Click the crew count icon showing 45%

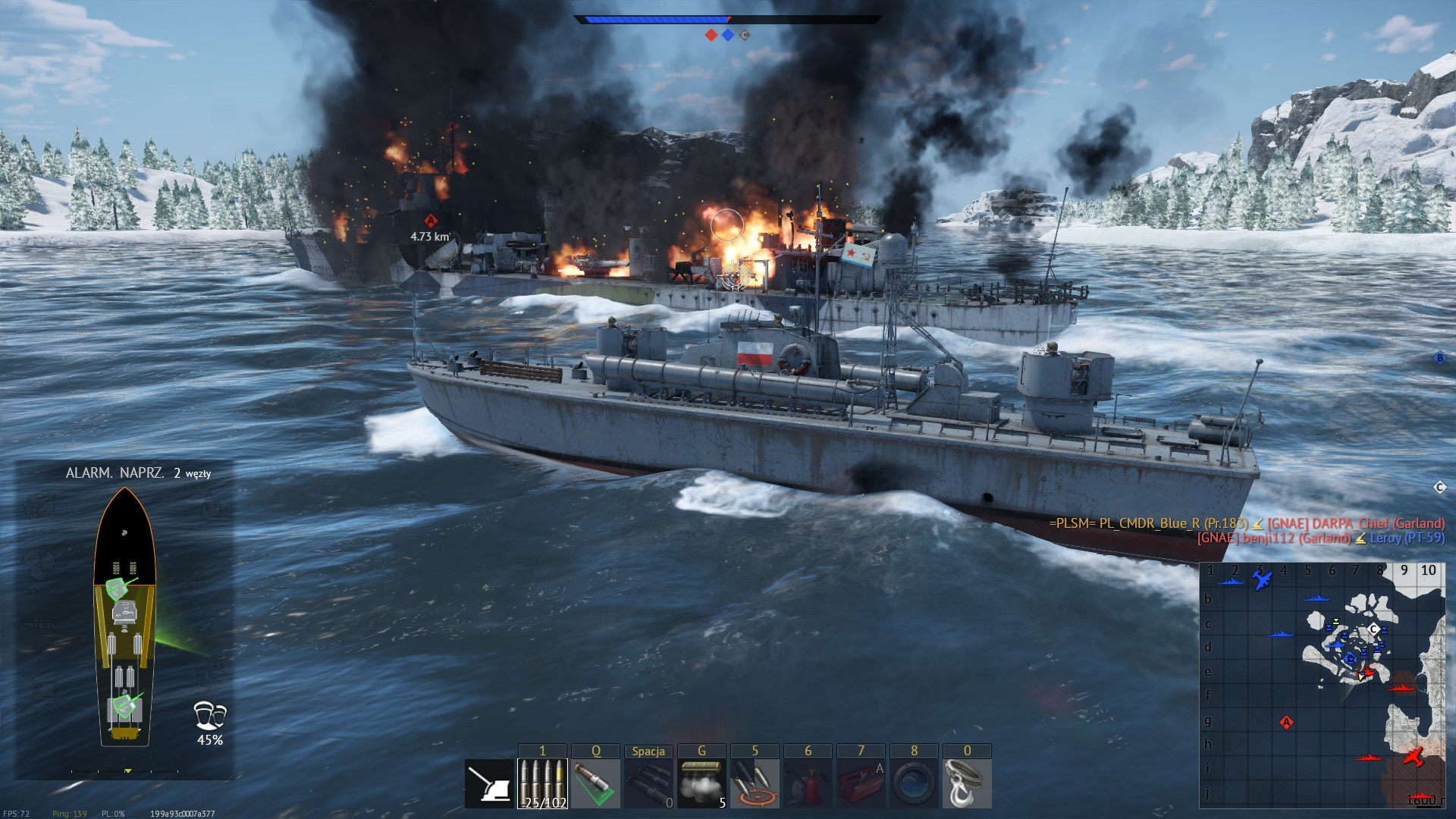coord(209,723)
